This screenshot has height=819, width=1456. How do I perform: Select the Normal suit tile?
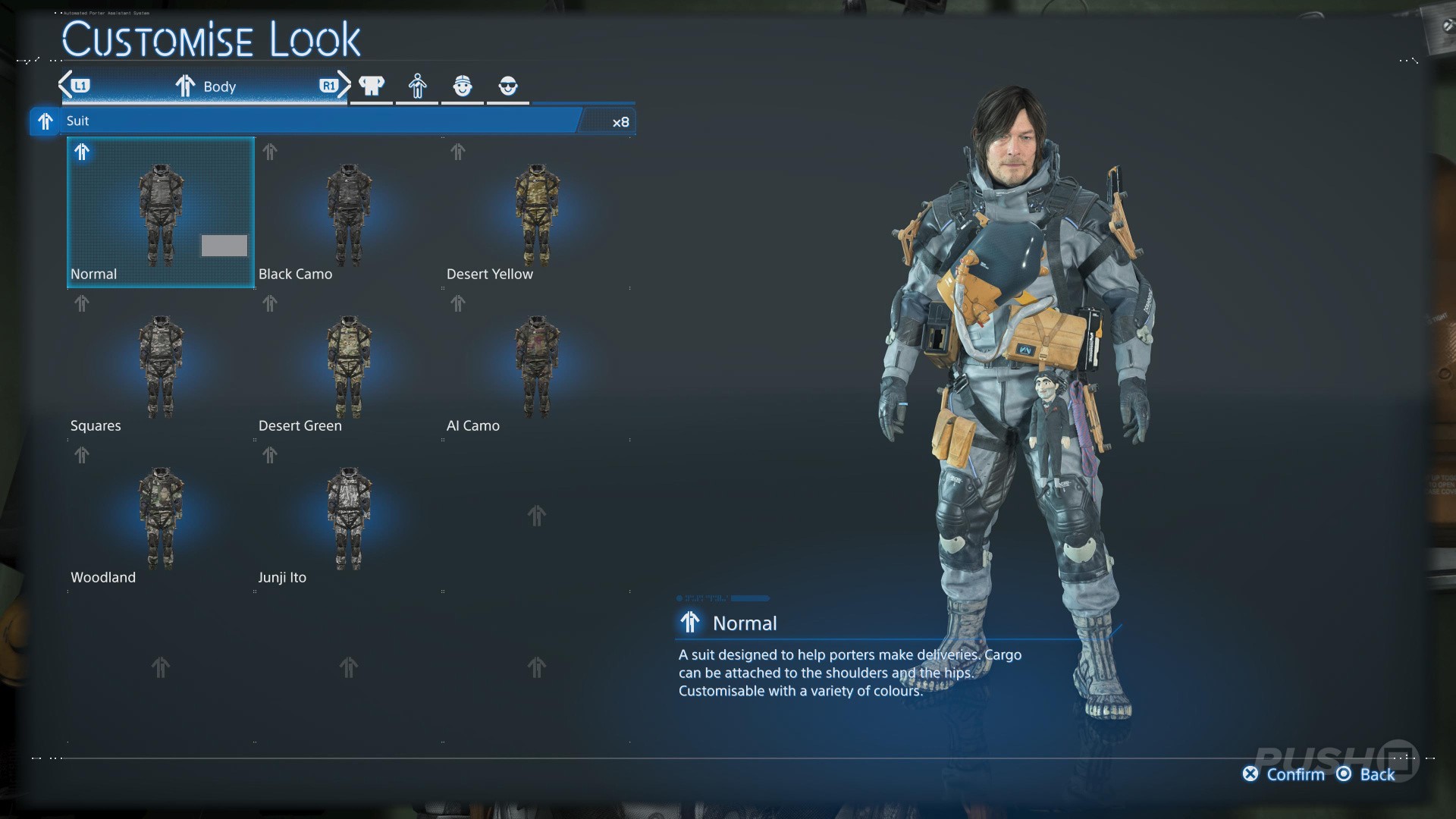161,212
